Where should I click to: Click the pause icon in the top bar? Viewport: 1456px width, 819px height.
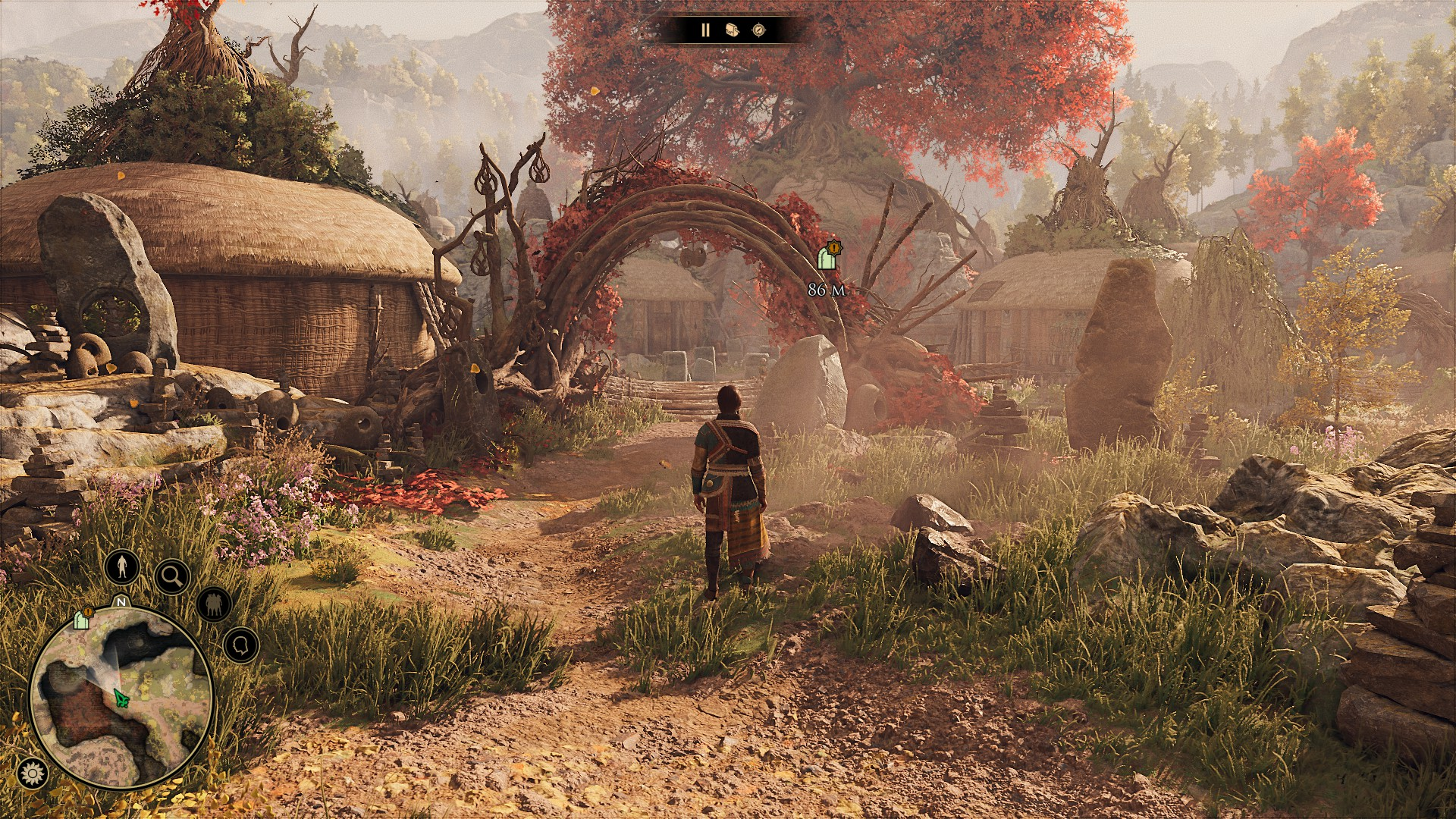coord(704,30)
